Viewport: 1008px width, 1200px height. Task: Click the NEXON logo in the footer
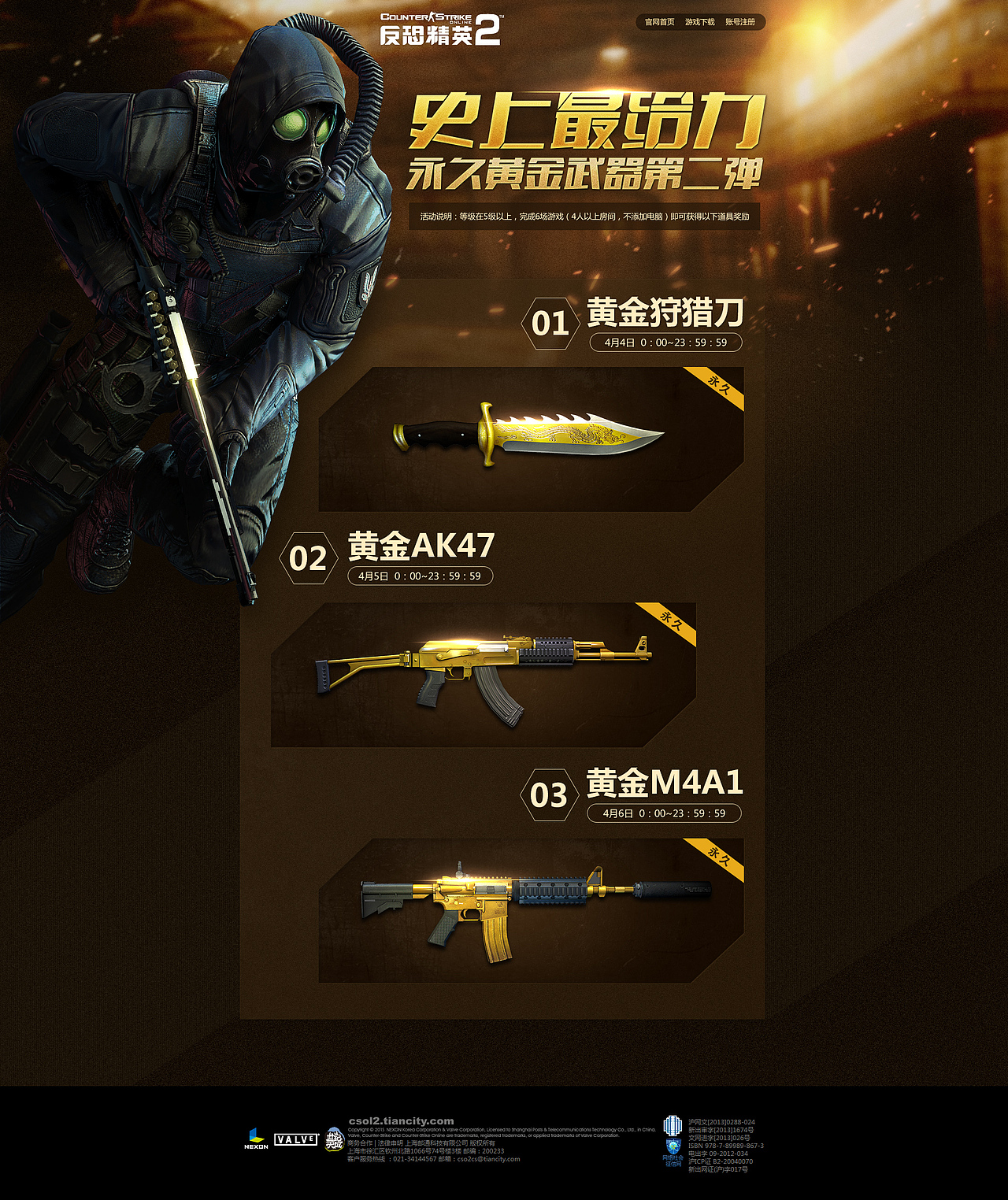point(256,1136)
